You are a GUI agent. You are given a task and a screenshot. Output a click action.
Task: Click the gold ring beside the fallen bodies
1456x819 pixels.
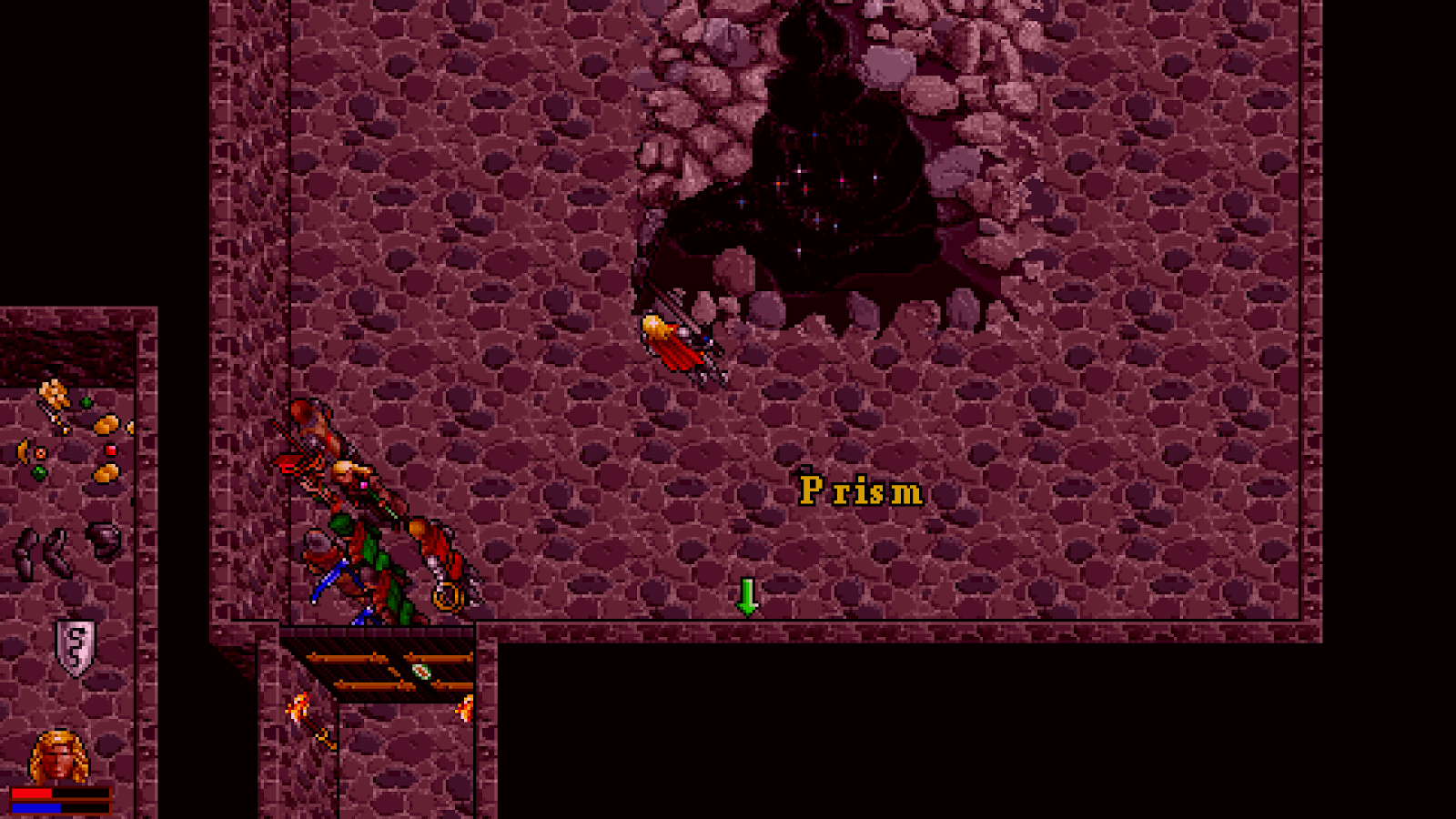coord(447,596)
